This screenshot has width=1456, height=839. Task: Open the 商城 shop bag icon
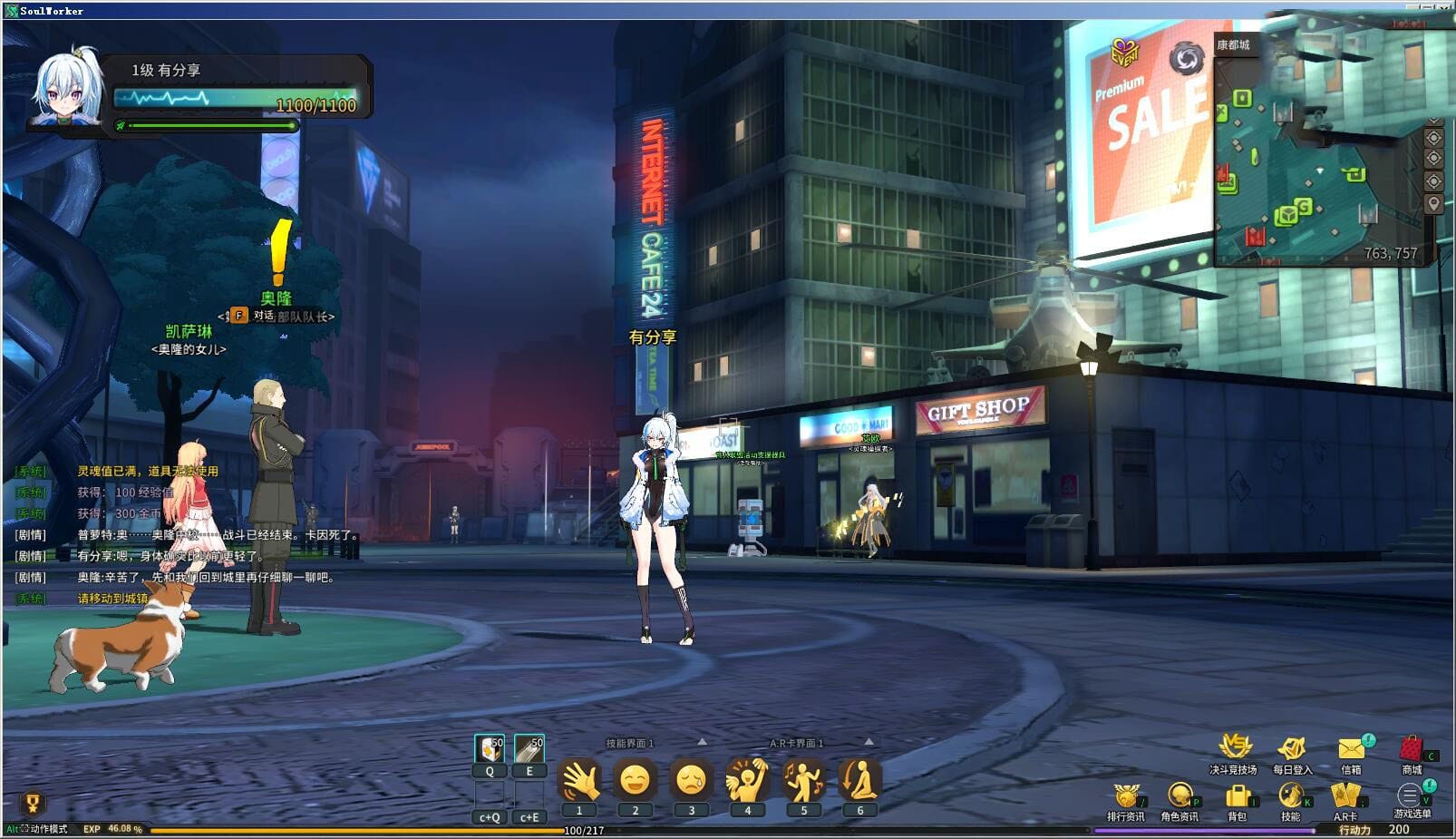tap(1411, 749)
